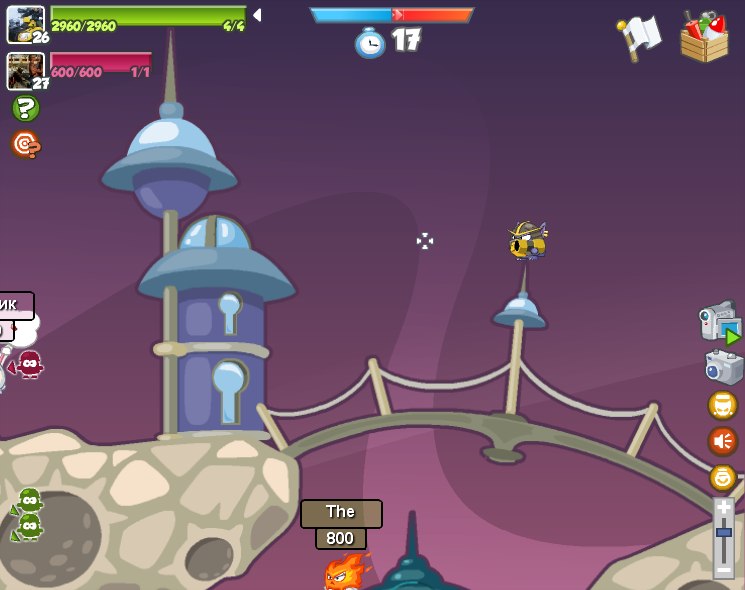Open the green question mark help button
Screen dimensions: 745x590
tap(26, 108)
